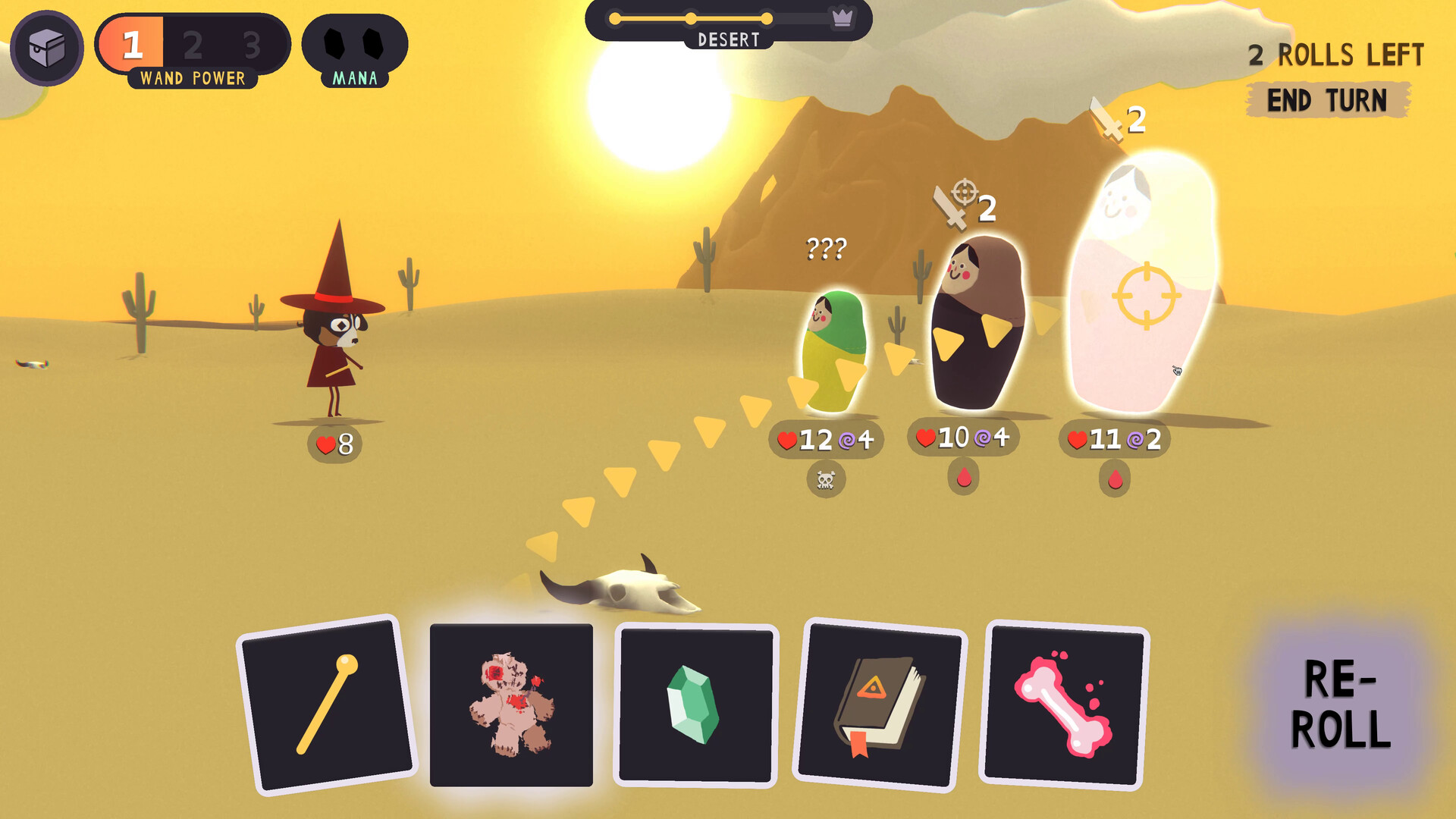Image resolution: width=1456 pixels, height=819 pixels.
Task: Inspect the poison skull debuff icon
Action: click(x=826, y=480)
